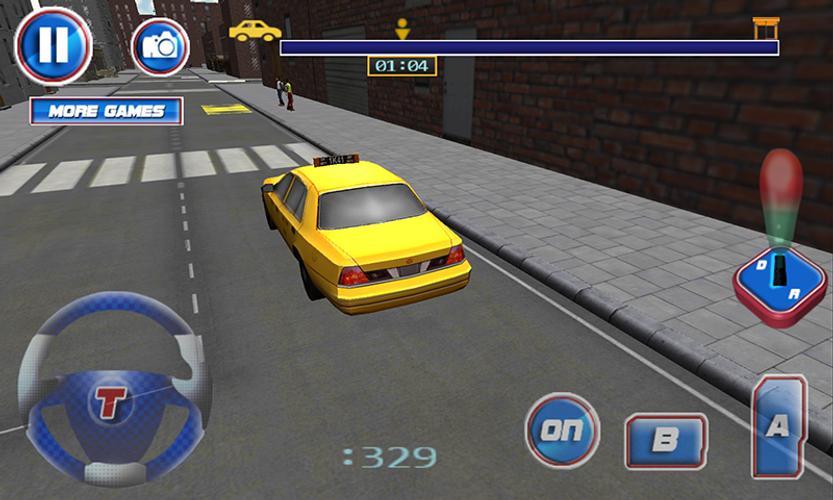The width and height of the screenshot is (833, 500).
Task: Open the More Games link
Action: click(x=106, y=111)
